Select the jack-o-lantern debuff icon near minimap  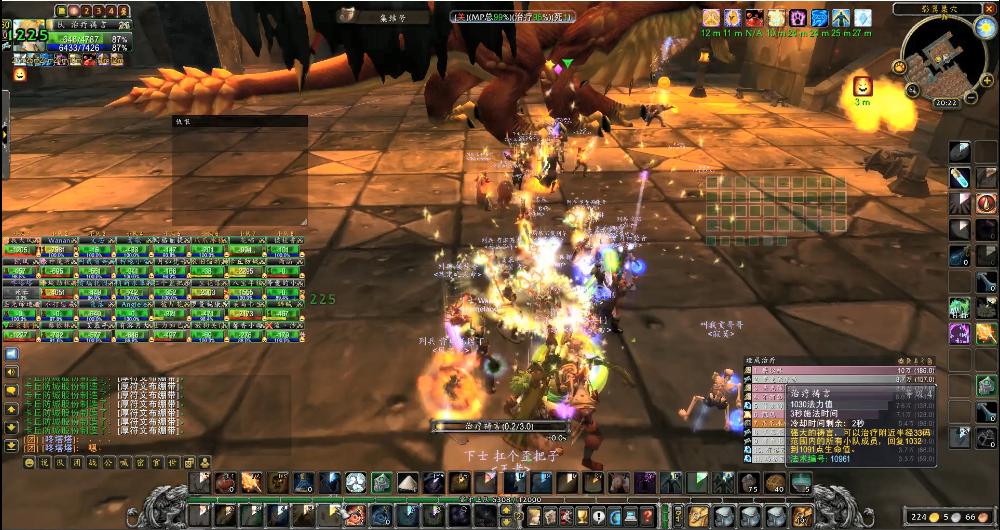pos(861,86)
